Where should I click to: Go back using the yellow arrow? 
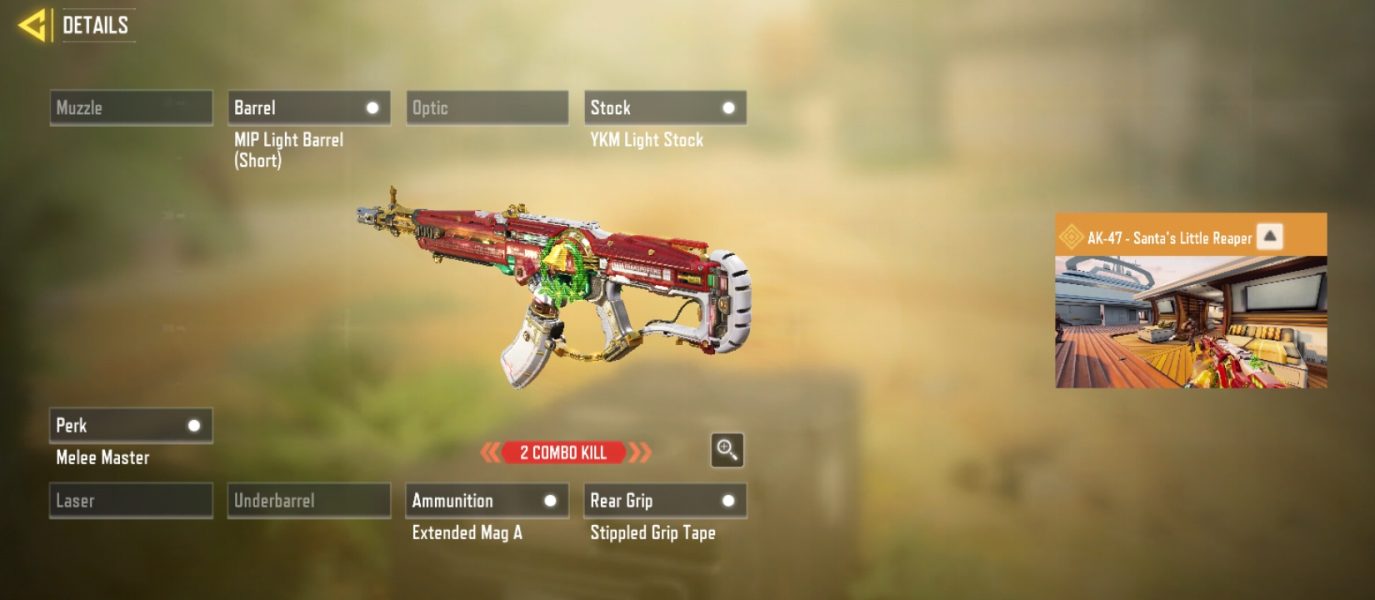click(33, 25)
